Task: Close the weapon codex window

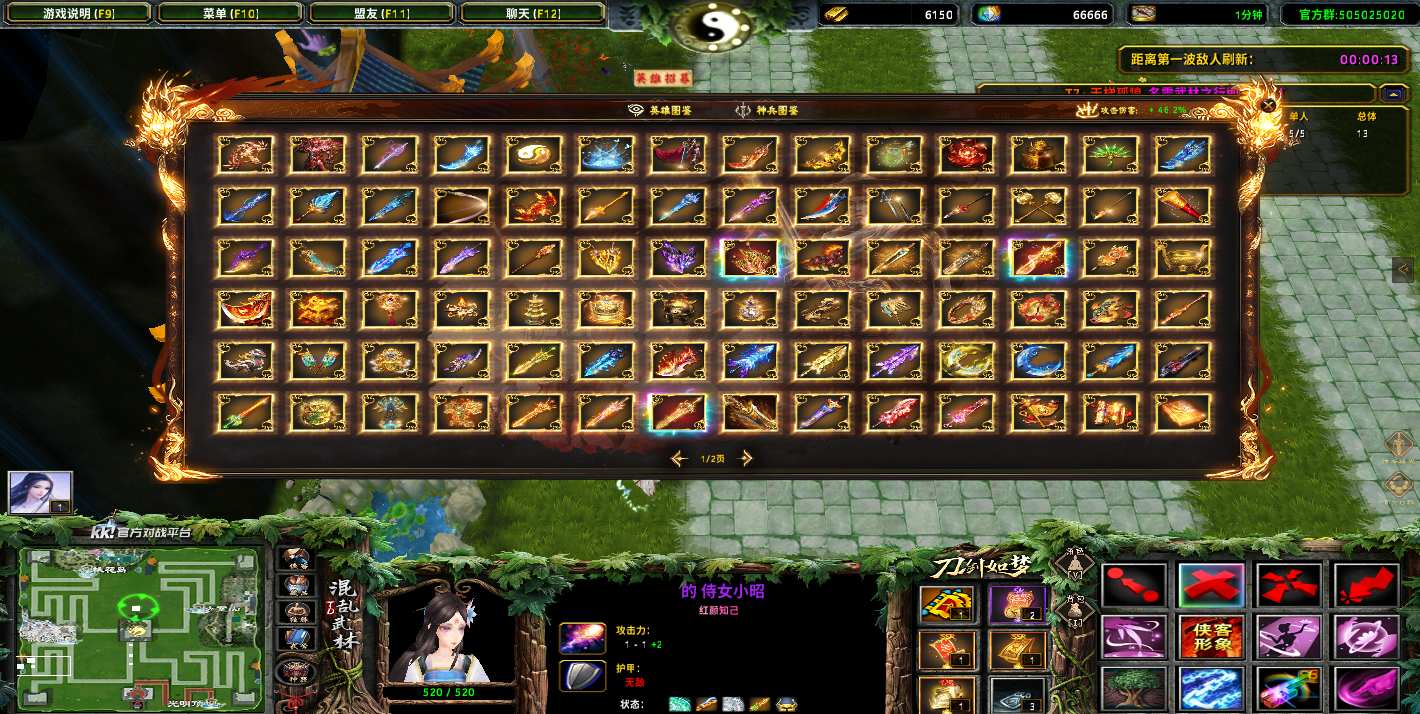Action: pyautogui.click(x=1268, y=105)
